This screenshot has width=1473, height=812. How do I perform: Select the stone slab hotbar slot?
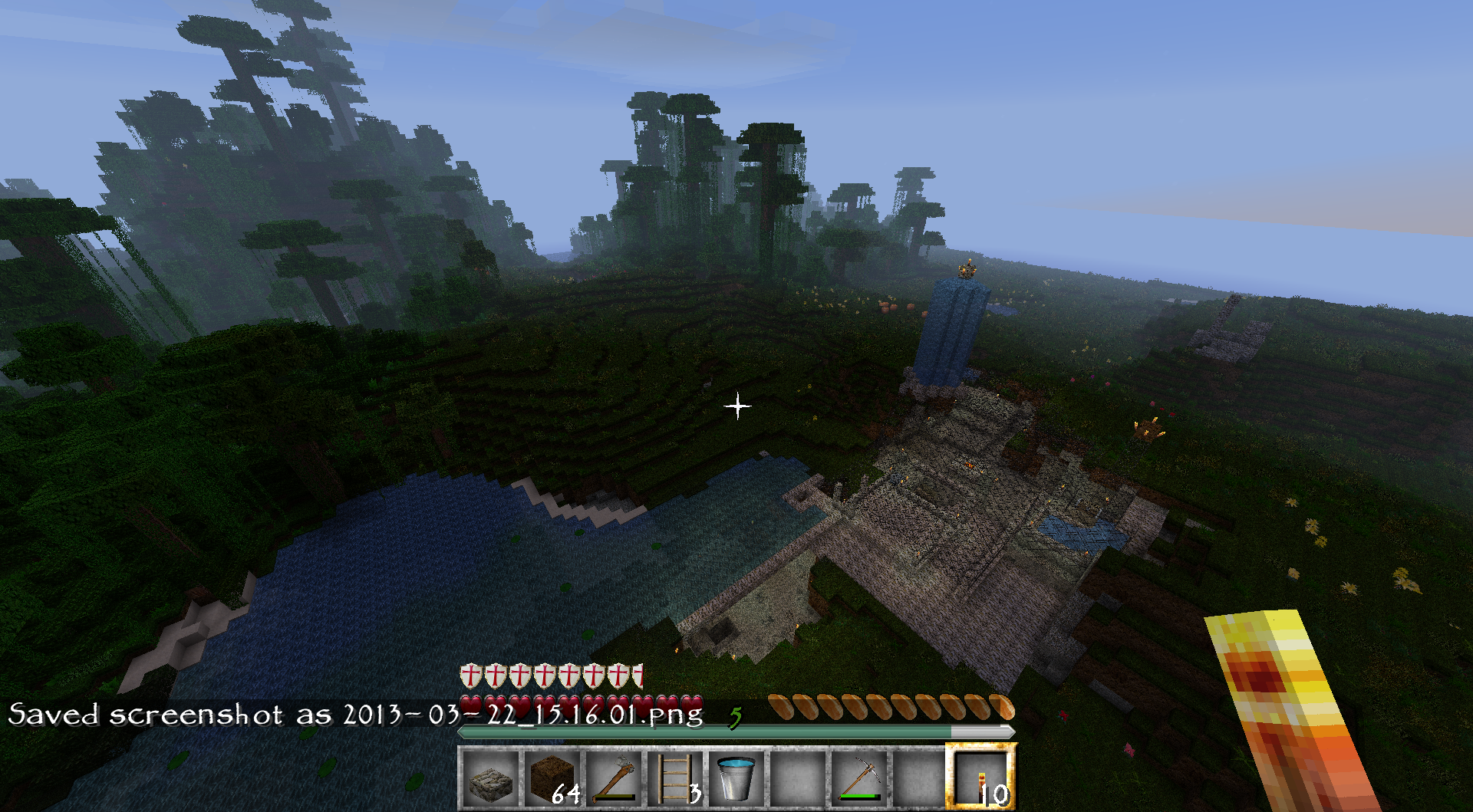click(490, 778)
